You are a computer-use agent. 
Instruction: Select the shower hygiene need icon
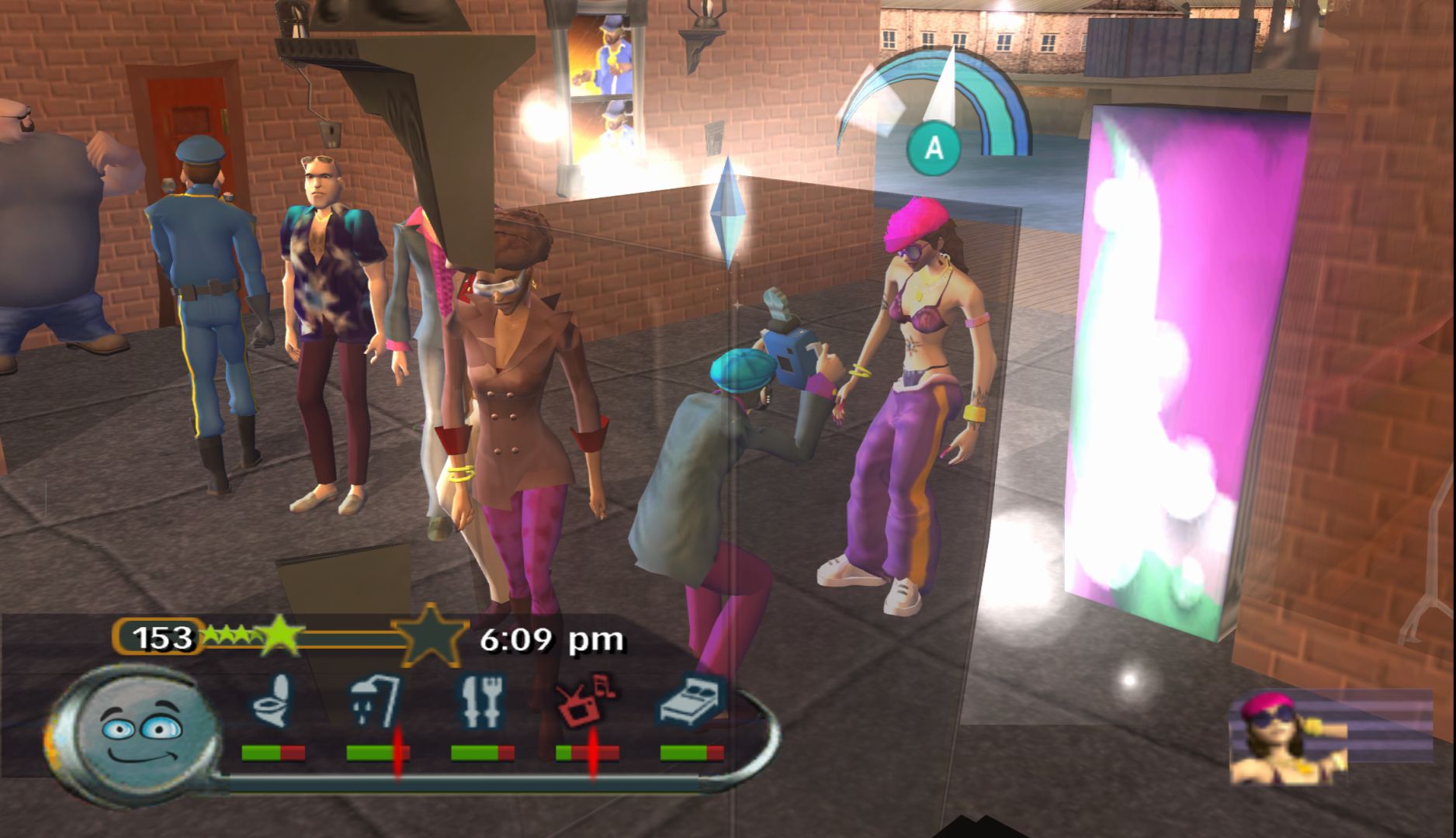point(376,700)
